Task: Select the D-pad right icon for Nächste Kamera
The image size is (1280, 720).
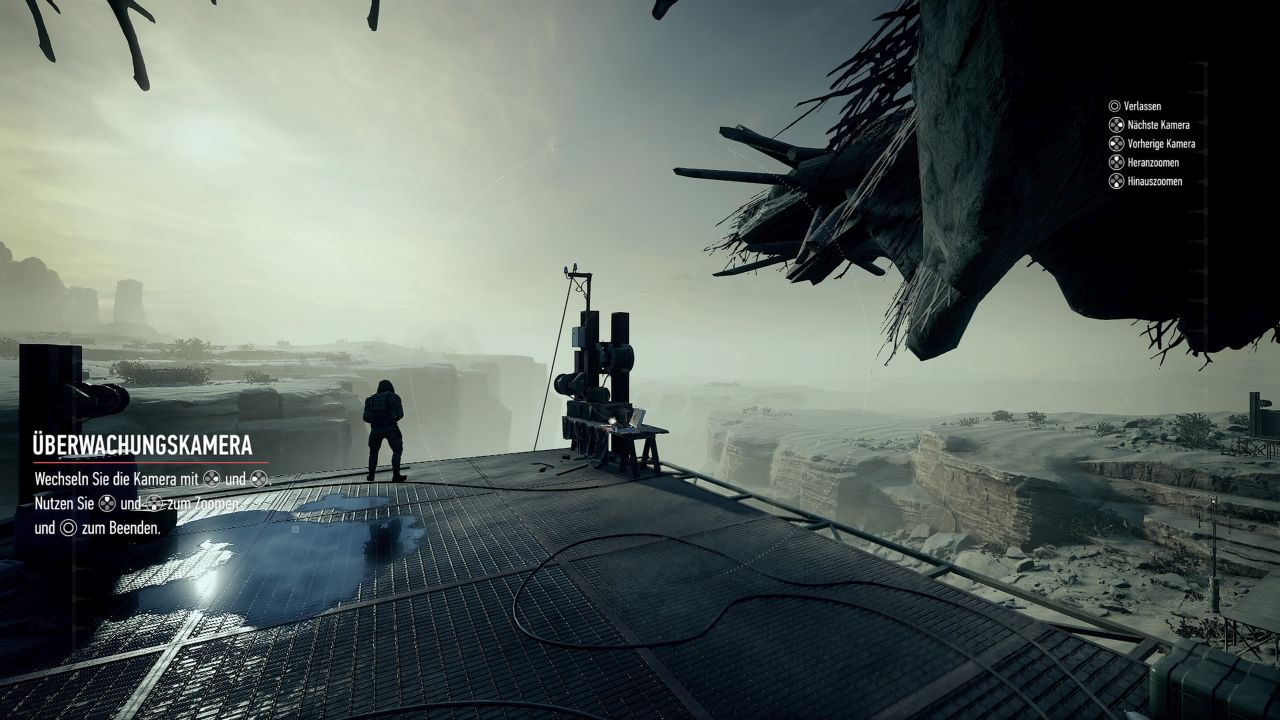Action: point(1117,125)
